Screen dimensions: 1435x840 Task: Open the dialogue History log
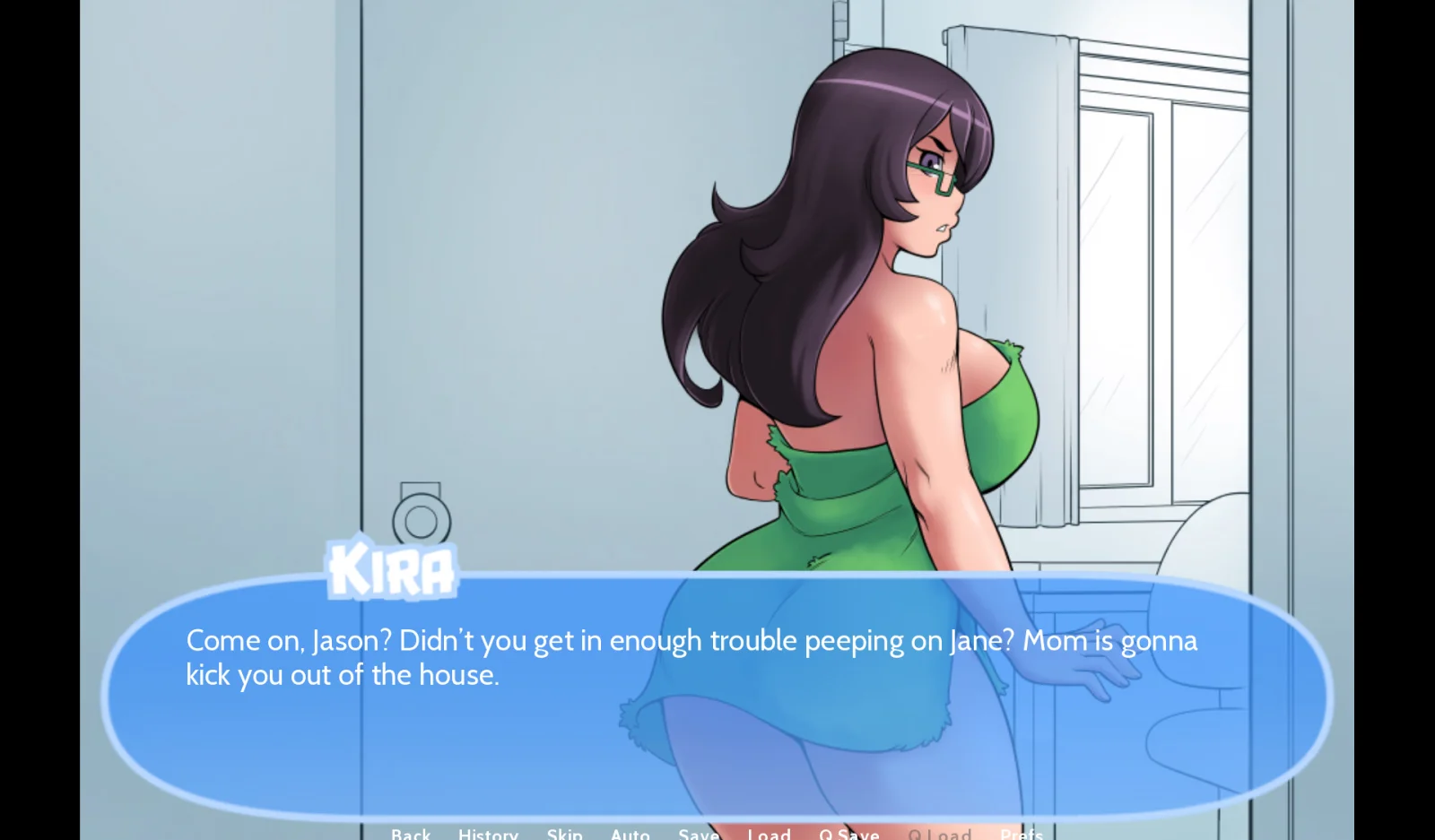pyautogui.click(x=488, y=834)
